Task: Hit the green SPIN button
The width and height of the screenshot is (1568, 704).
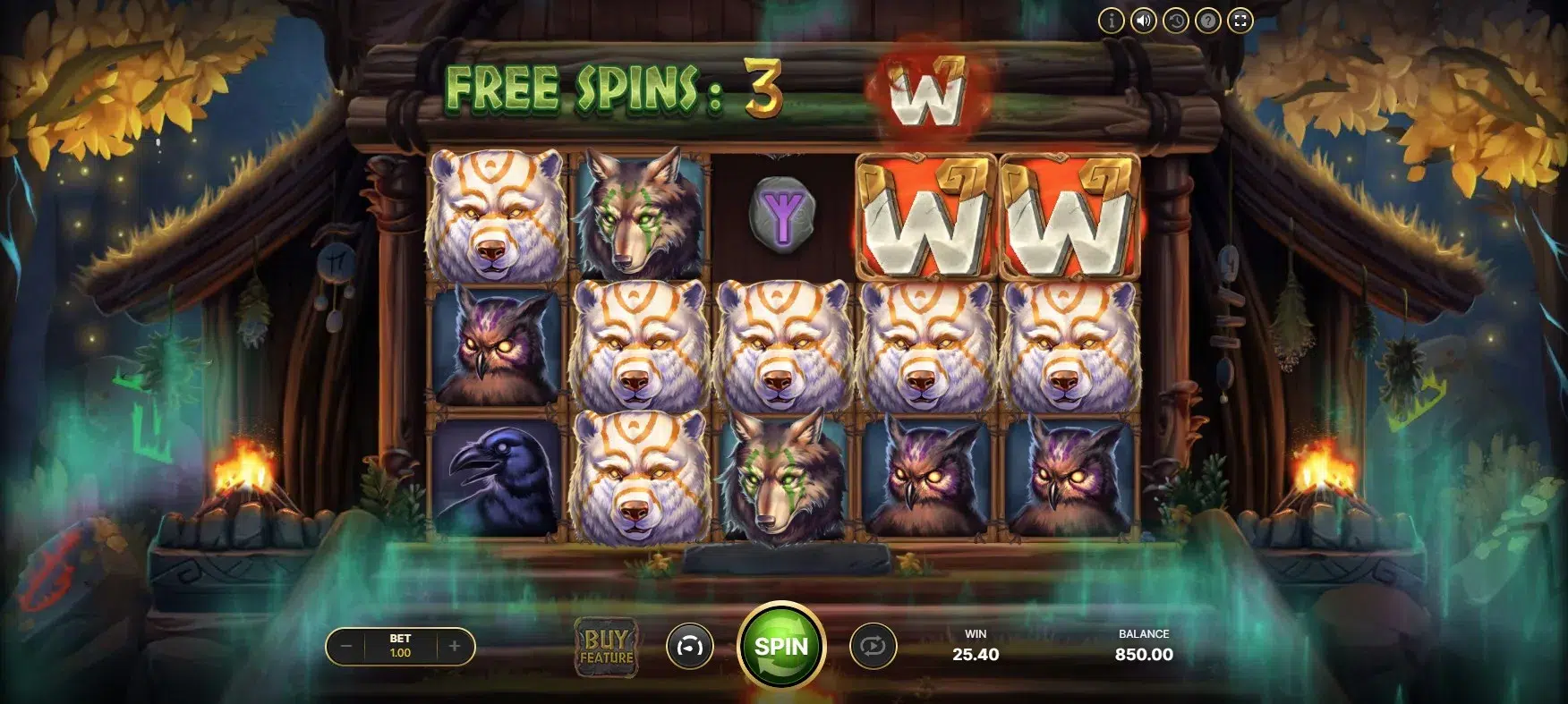Action: click(780, 646)
